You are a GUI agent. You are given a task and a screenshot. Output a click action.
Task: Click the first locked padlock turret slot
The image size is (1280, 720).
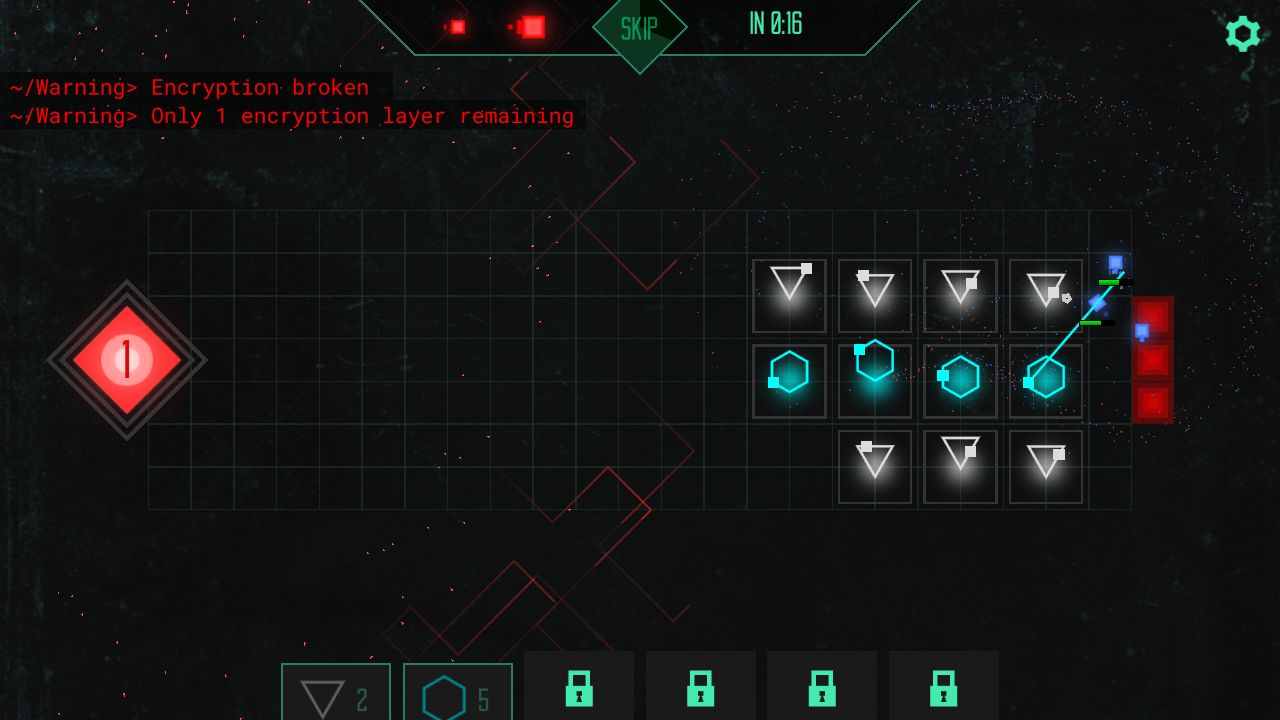(578, 692)
